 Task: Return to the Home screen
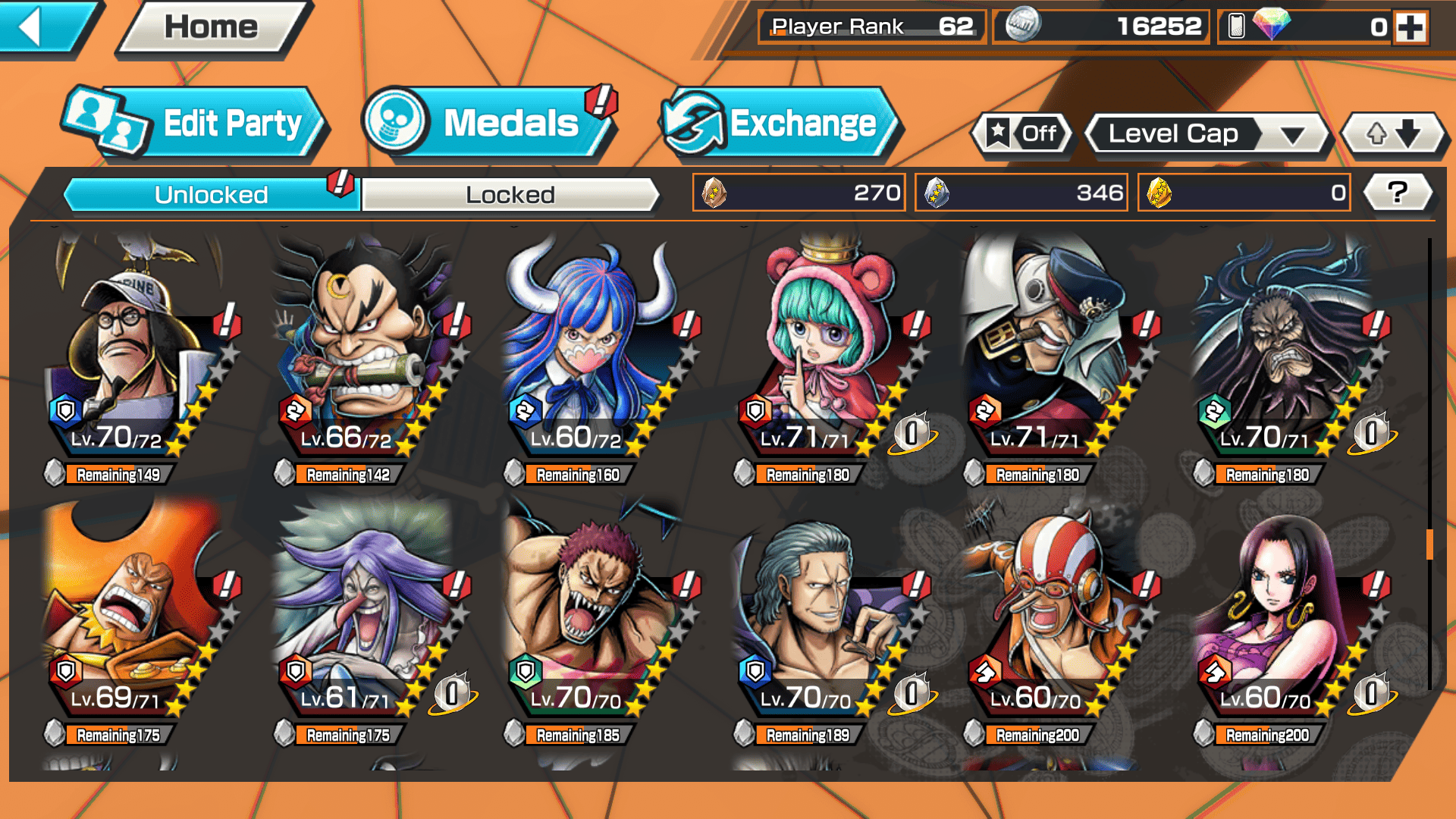[212, 28]
